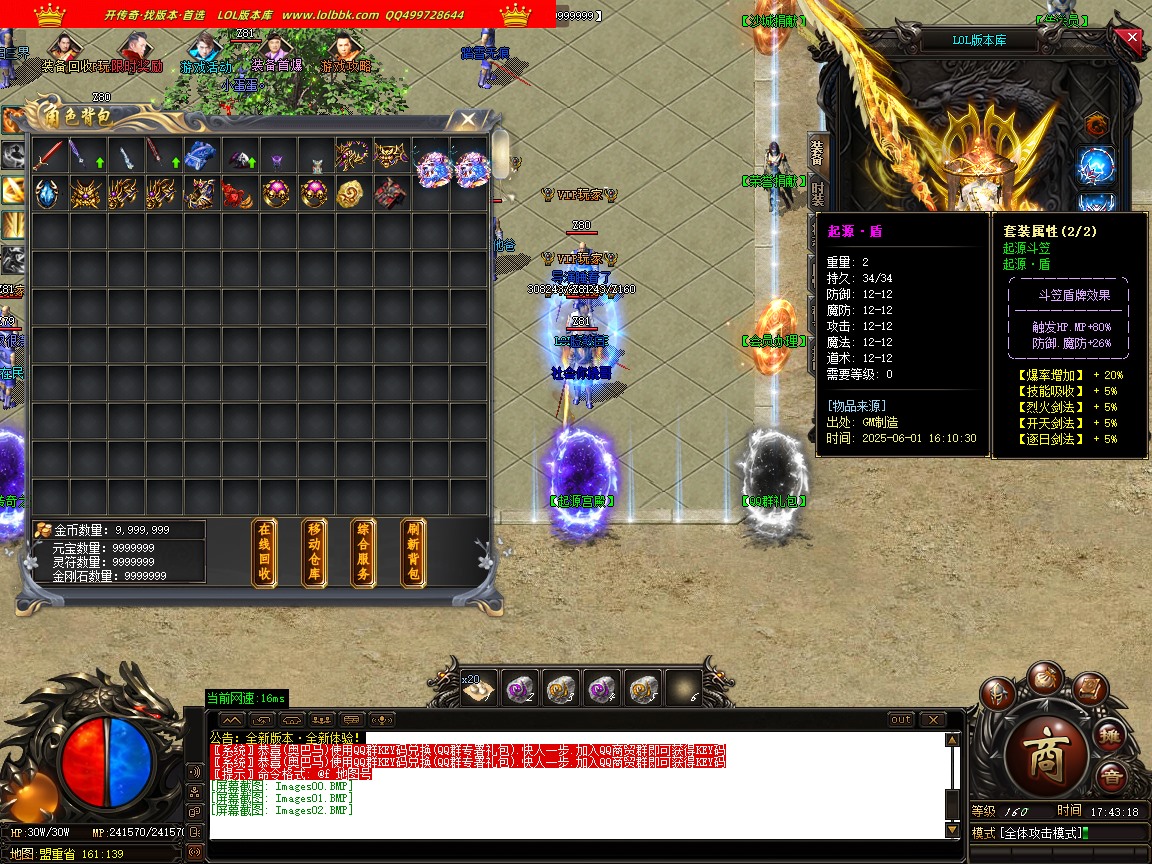Open the 移动仓库 mobile warehouse
Viewport: 1152px width, 864px height.
tap(314, 552)
